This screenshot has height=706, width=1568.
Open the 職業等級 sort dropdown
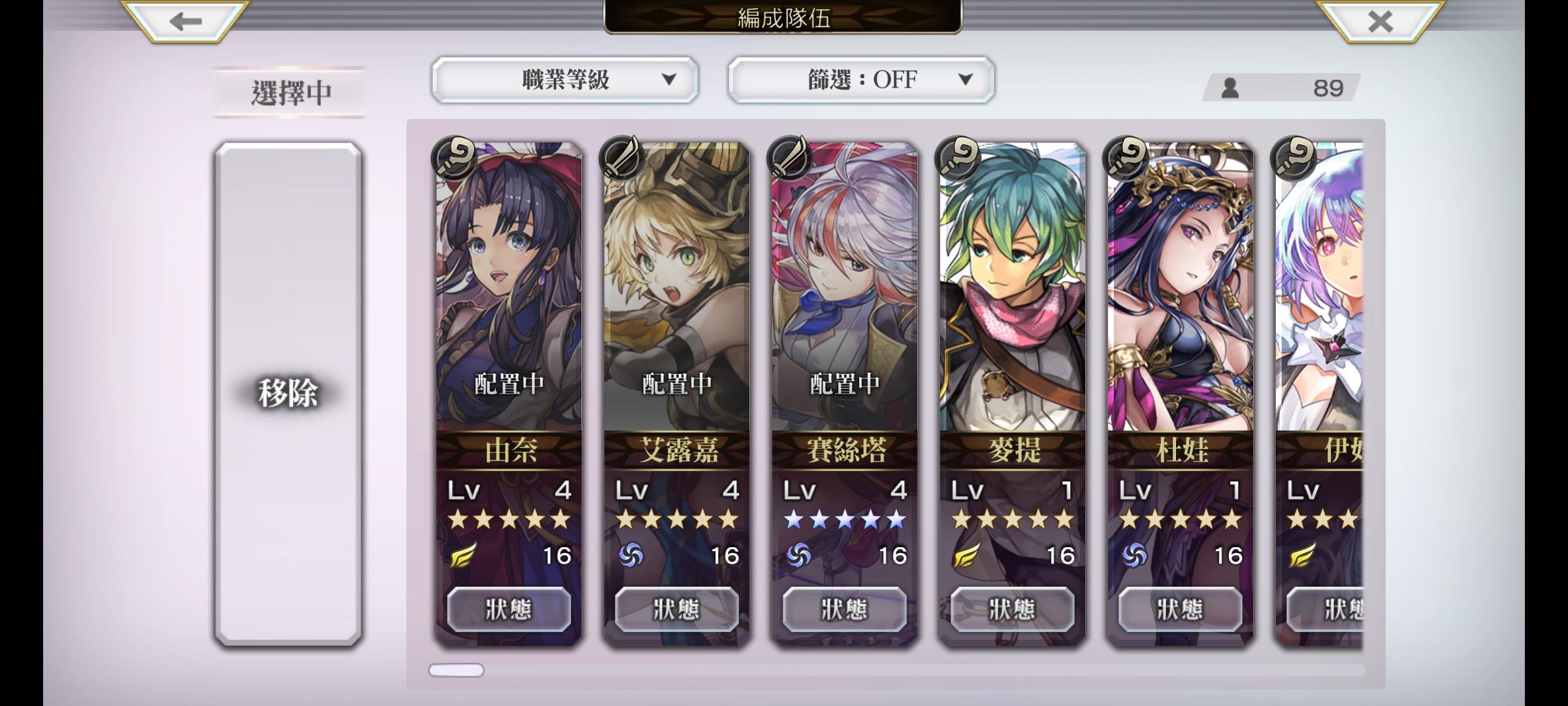[x=565, y=79]
